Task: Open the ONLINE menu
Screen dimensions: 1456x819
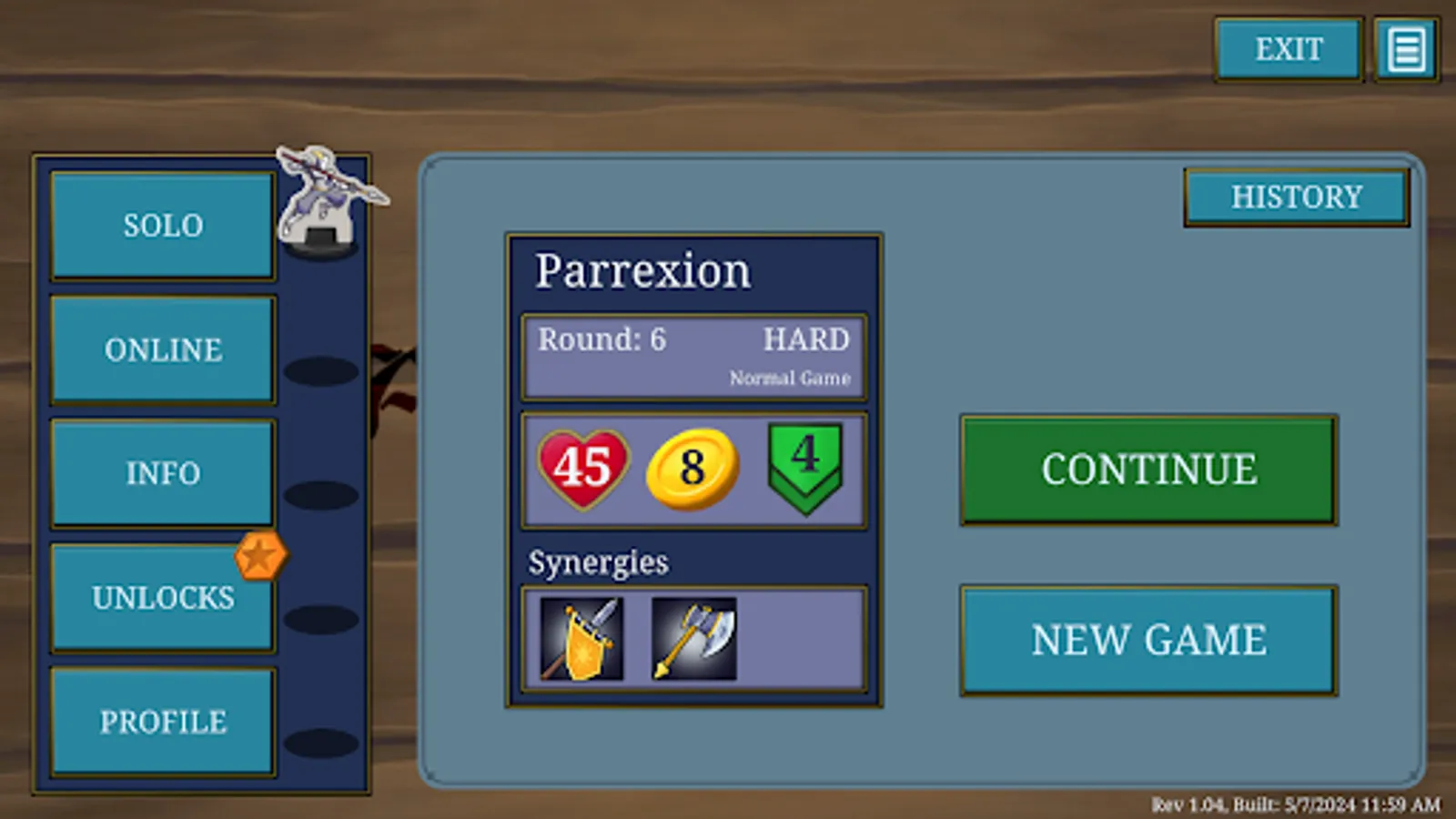Action: pyautogui.click(x=162, y=349)
